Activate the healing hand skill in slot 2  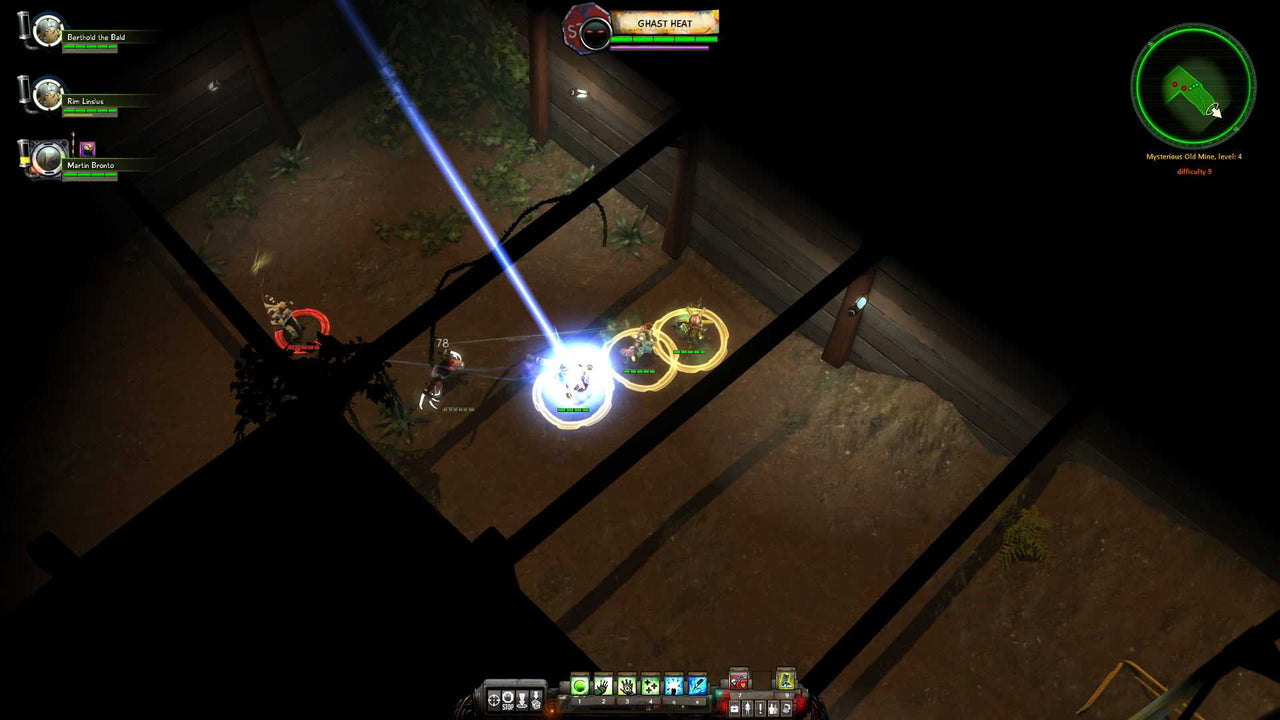click(x=602, y=684)
